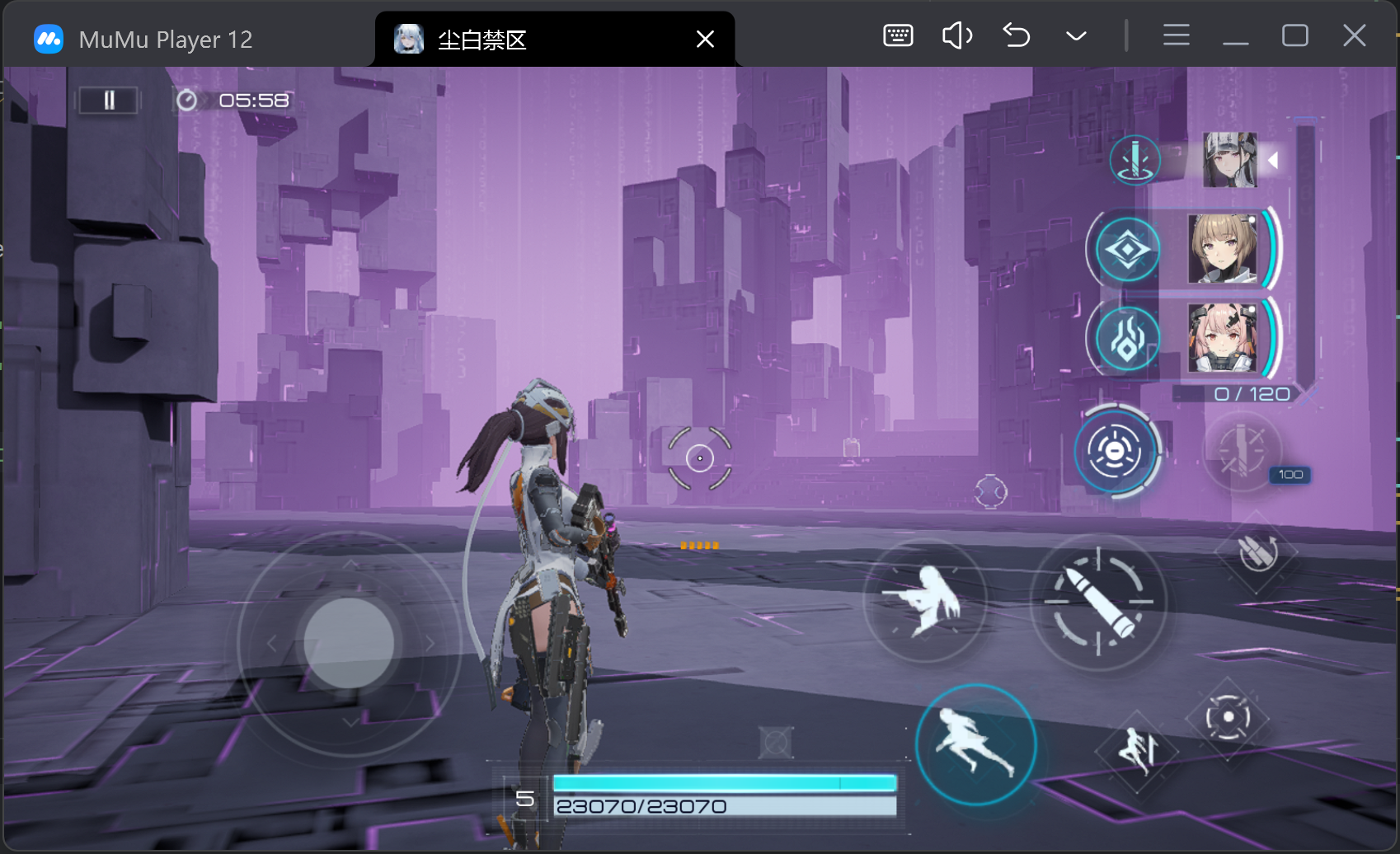Activate the dash sprint button
This screenshot has width=1400, height=854.
click(976, 744)
